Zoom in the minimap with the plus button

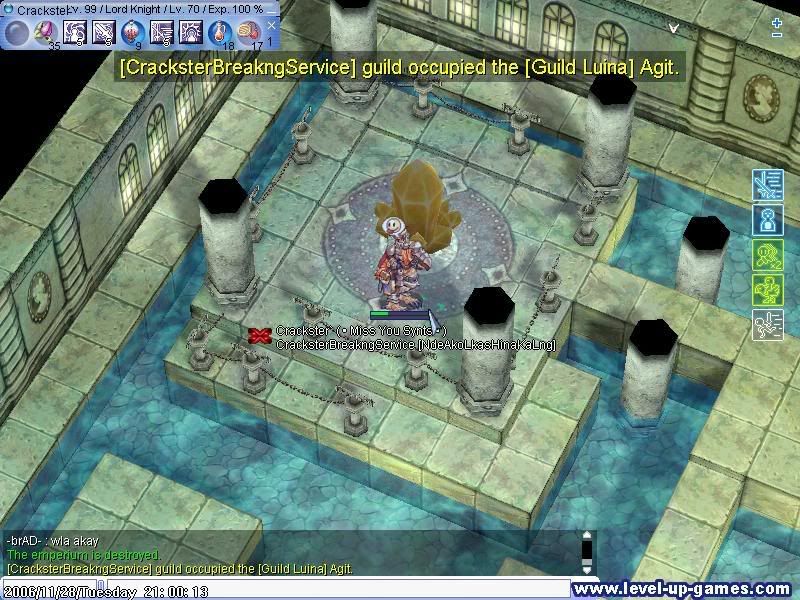[x=777, y=21]
